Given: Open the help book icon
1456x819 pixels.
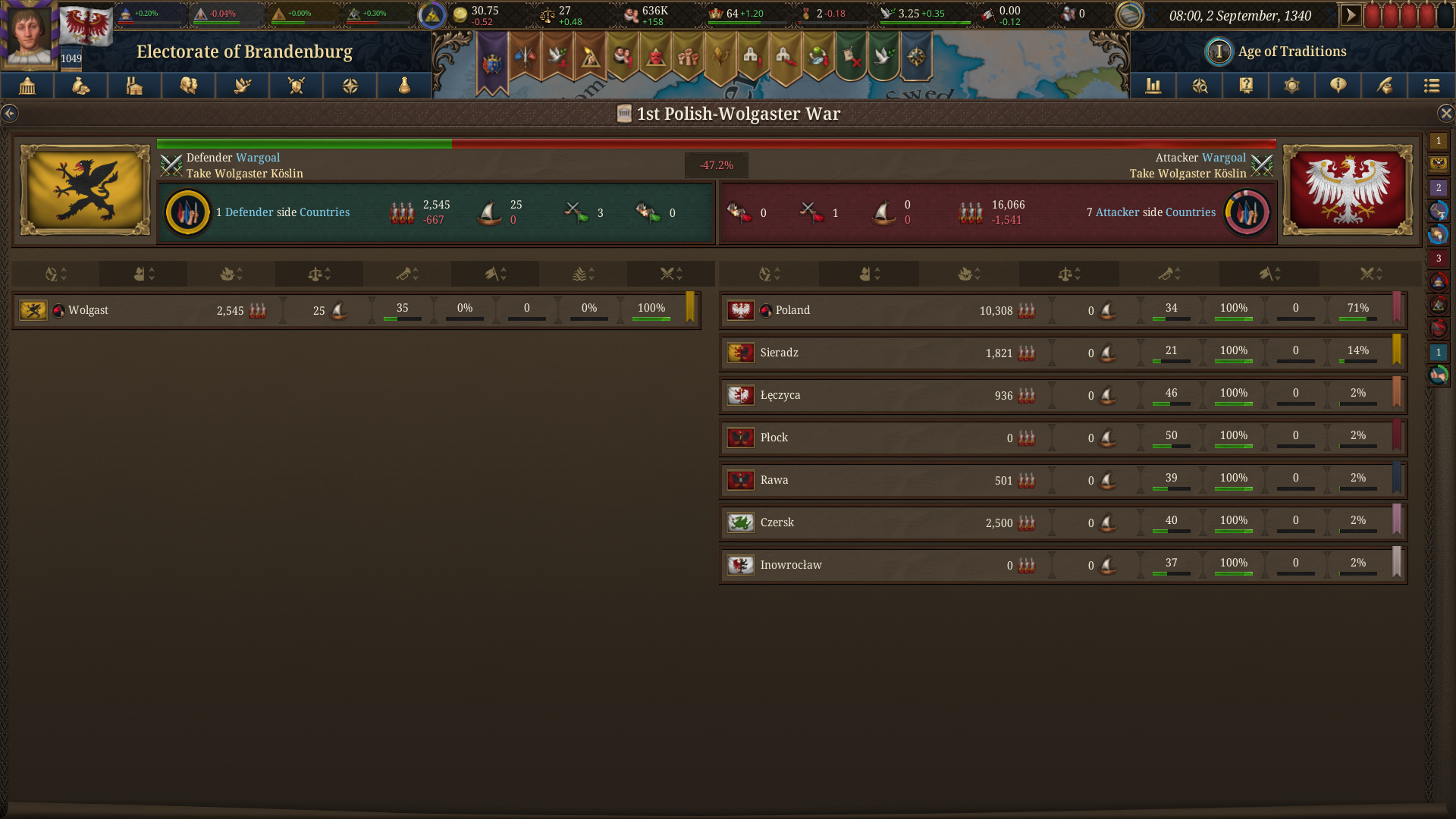Looking at the screenshot, I should [x=1245, y=86].
